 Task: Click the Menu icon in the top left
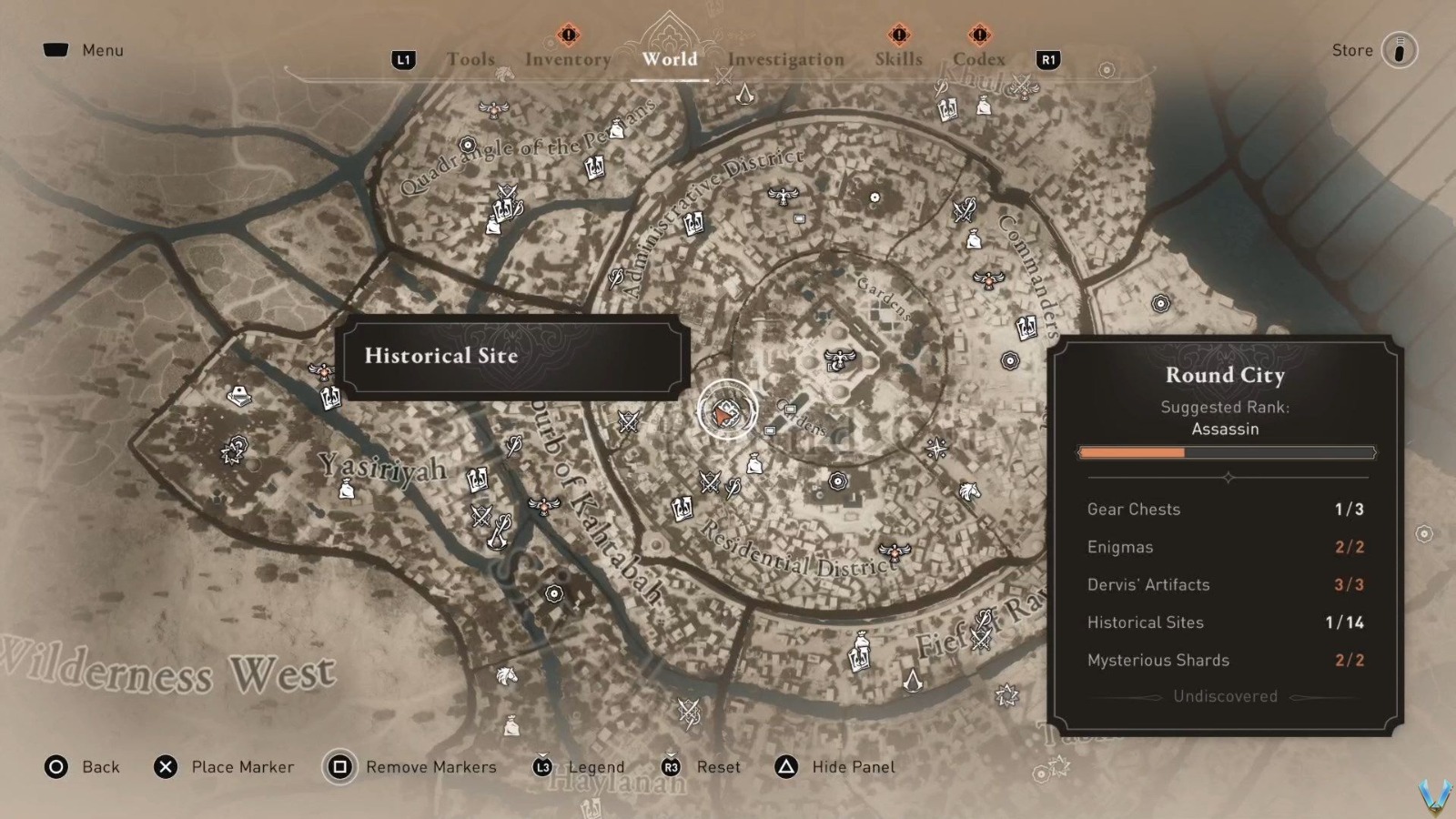point(56,50)
